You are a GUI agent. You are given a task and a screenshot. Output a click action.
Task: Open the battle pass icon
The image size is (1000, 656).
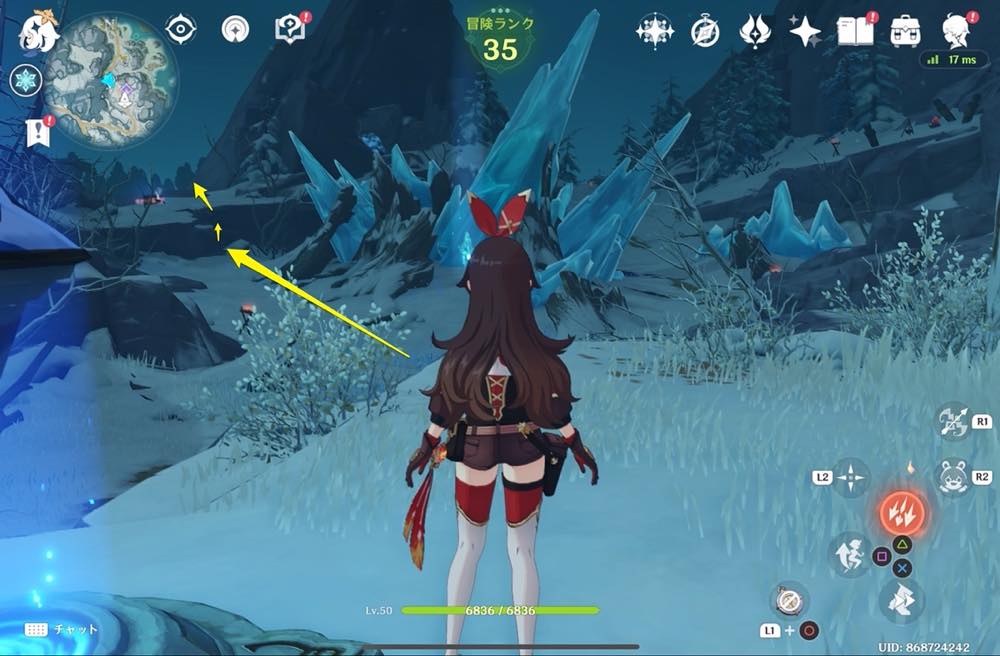pos(754,32)
